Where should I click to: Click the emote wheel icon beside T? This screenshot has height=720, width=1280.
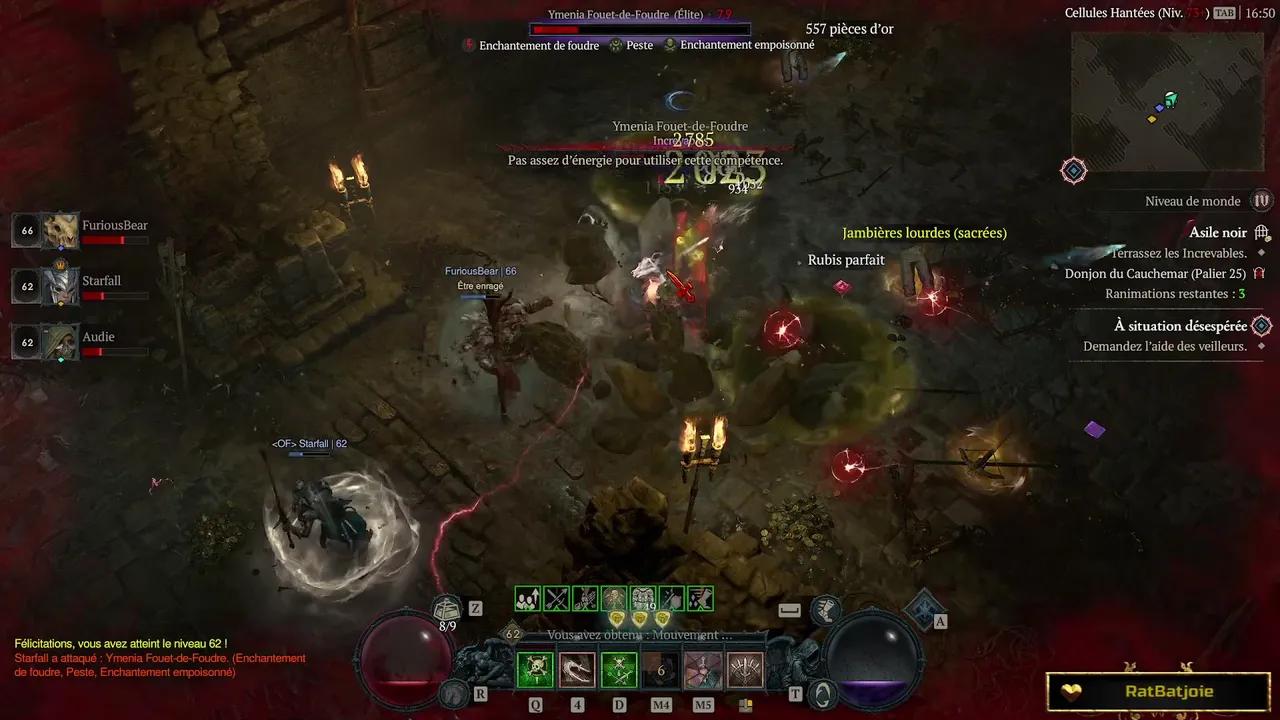(x=822, y=692)
